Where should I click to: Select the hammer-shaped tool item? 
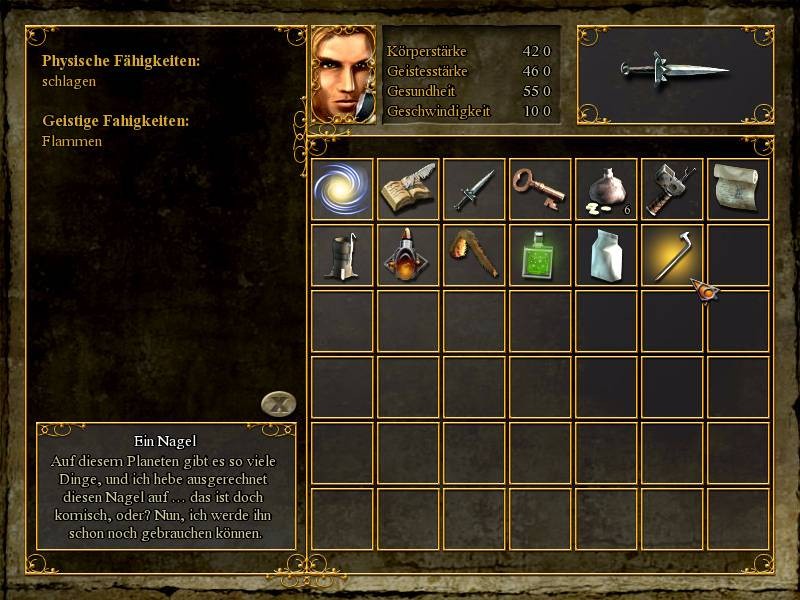click(x=672, y=189)
